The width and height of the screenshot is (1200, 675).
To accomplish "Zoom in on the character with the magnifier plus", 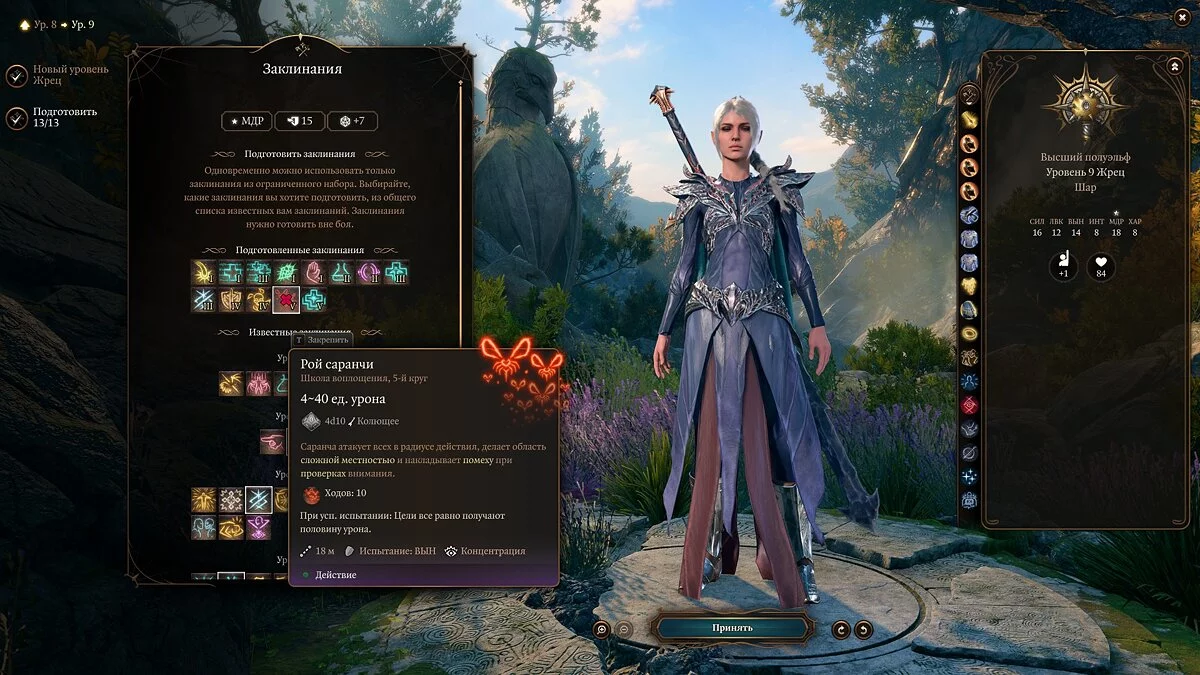I will pyautogui.click(x=601, y=629).
